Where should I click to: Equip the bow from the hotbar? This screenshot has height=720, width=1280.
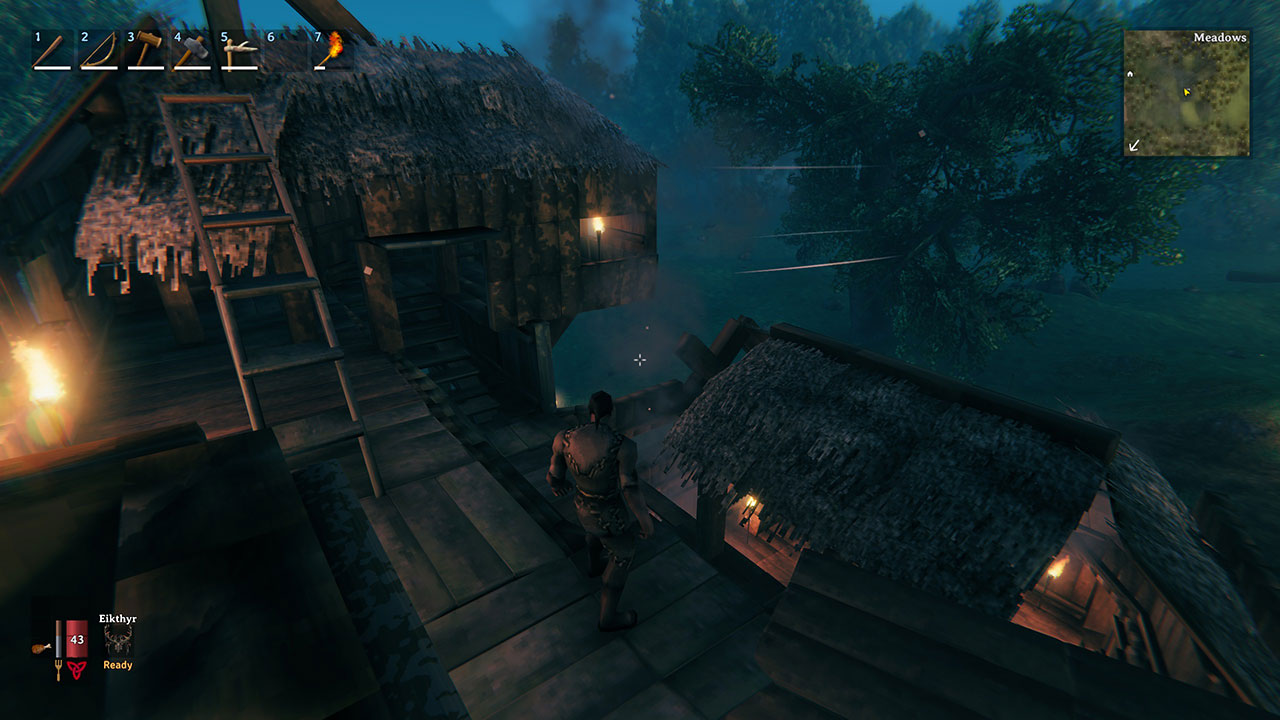98,51
